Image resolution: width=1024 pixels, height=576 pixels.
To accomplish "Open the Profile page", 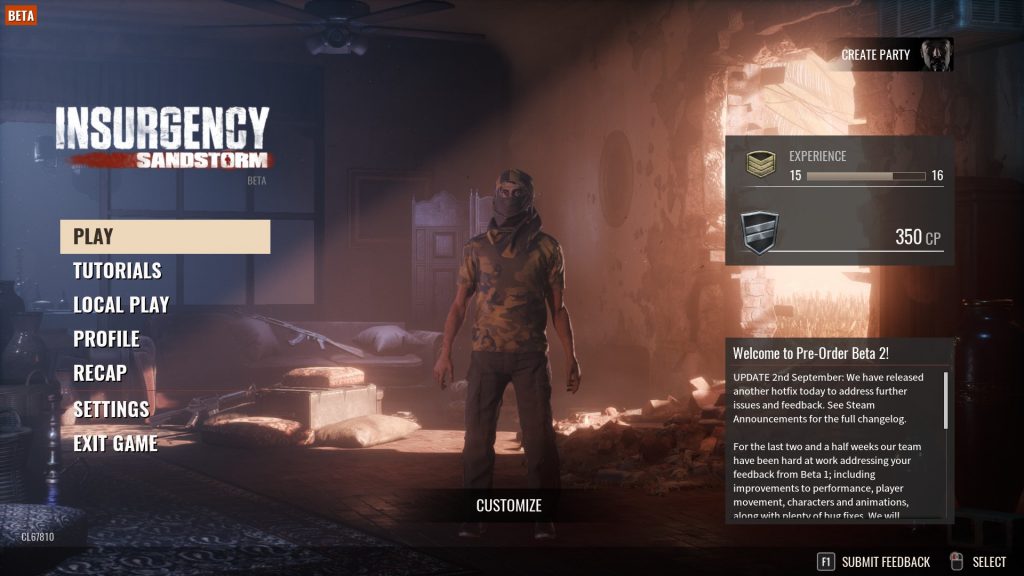I will (106, 339).
